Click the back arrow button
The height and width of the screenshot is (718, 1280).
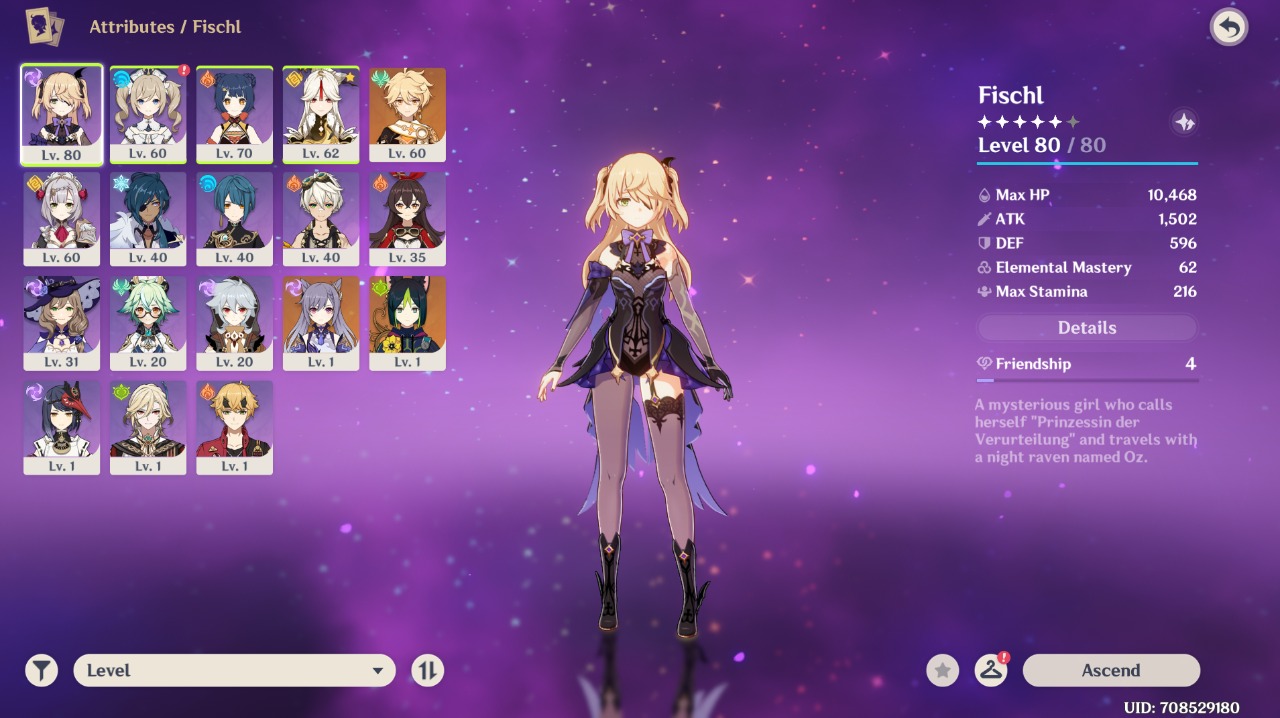(1229, 27)
